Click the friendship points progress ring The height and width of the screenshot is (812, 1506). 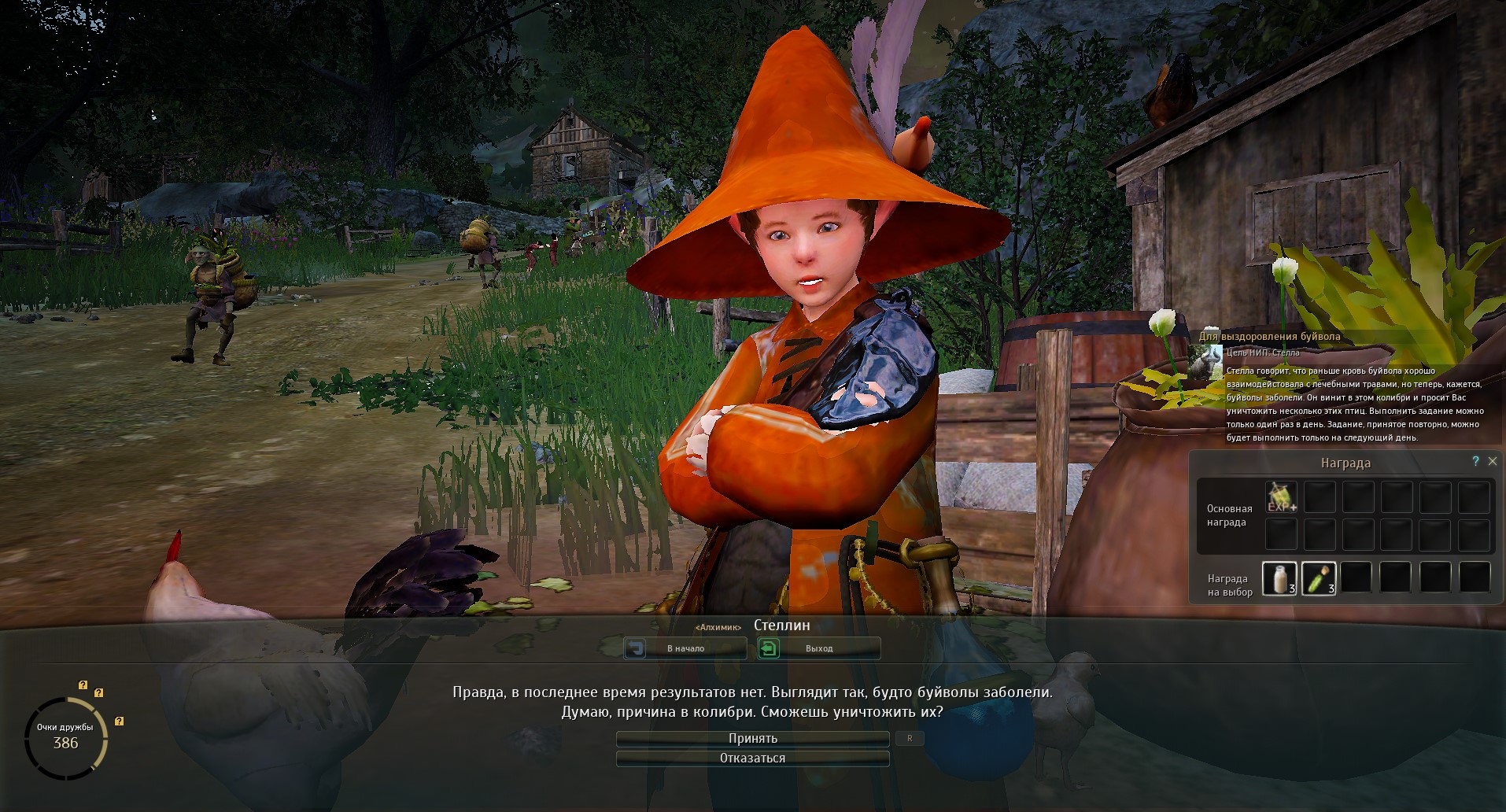click(x=66, y=738)
